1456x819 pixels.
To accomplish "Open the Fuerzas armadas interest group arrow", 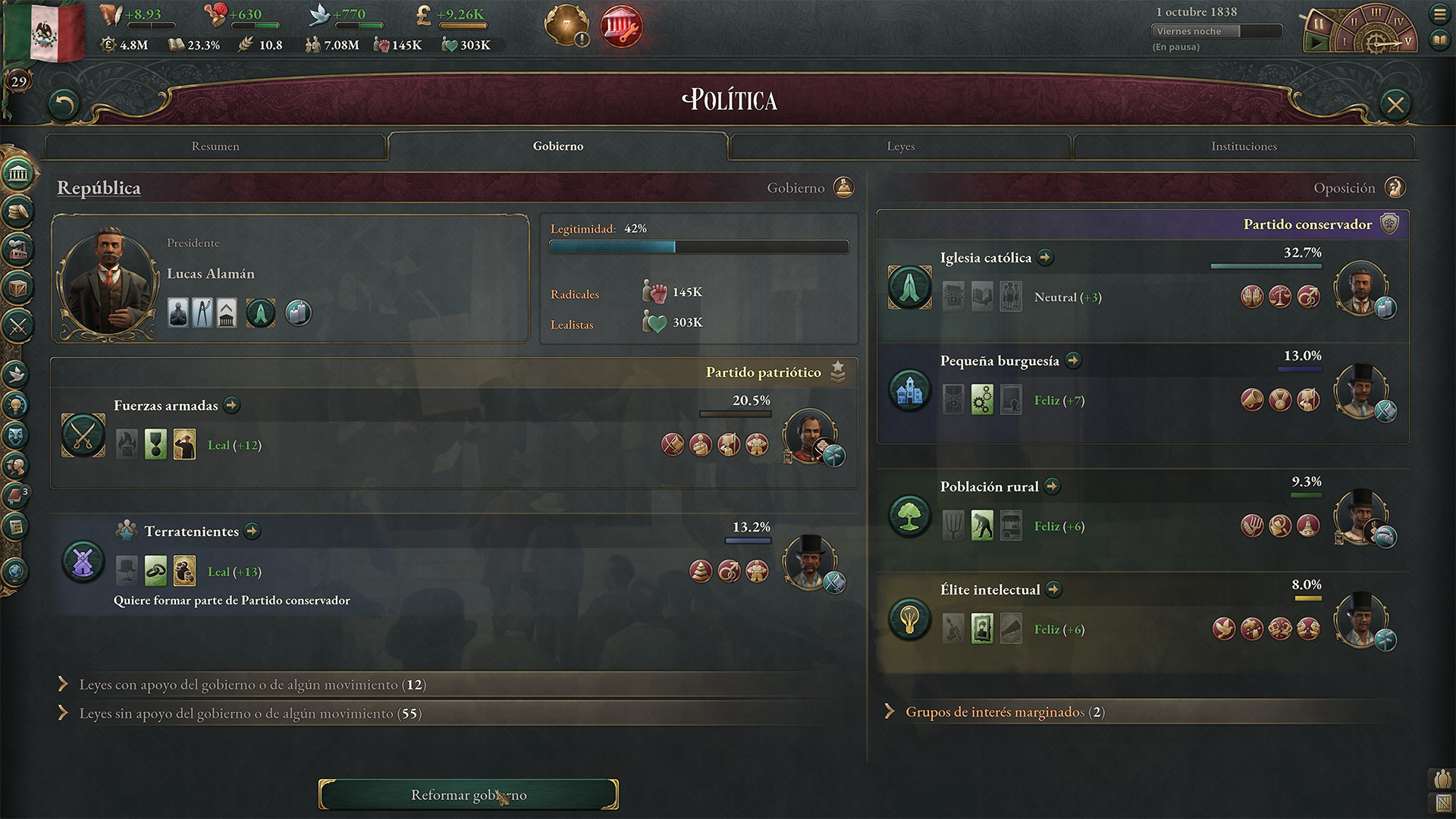I will click(232, 406).
